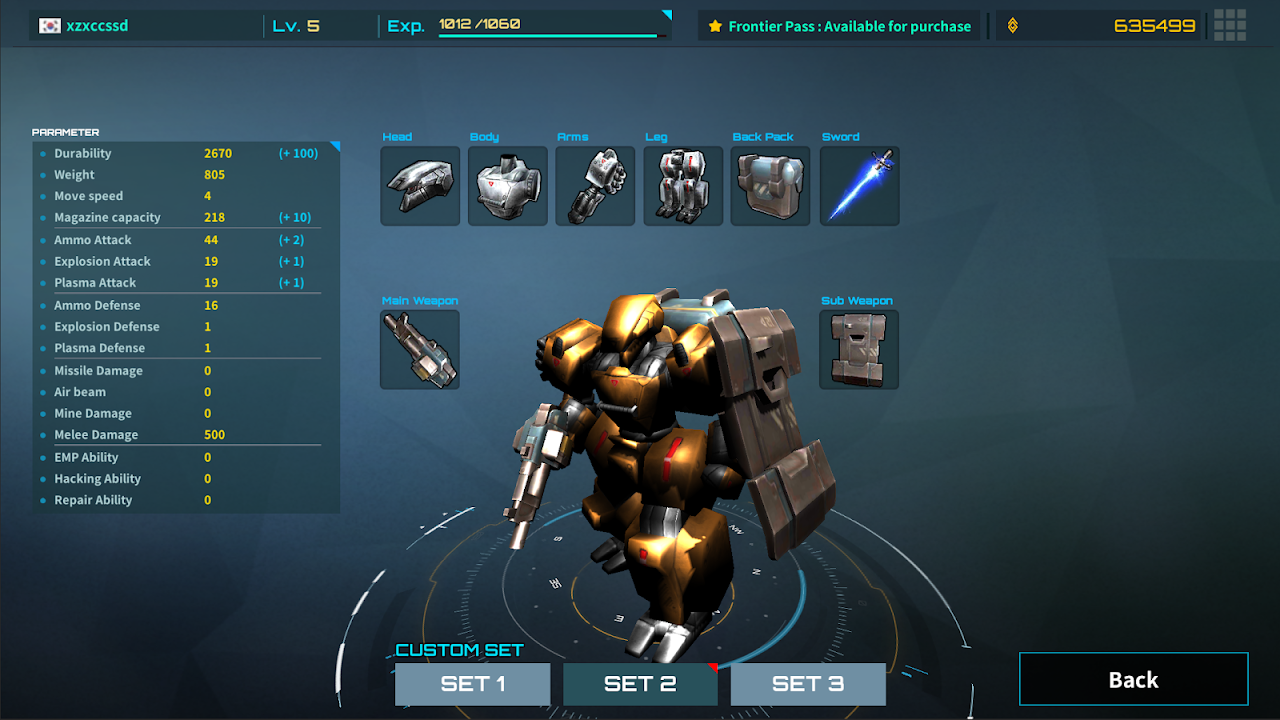Go back with the Back button
This screenshot has height=720, width=1280.
pyautogui.click(x=1133, y=680)
